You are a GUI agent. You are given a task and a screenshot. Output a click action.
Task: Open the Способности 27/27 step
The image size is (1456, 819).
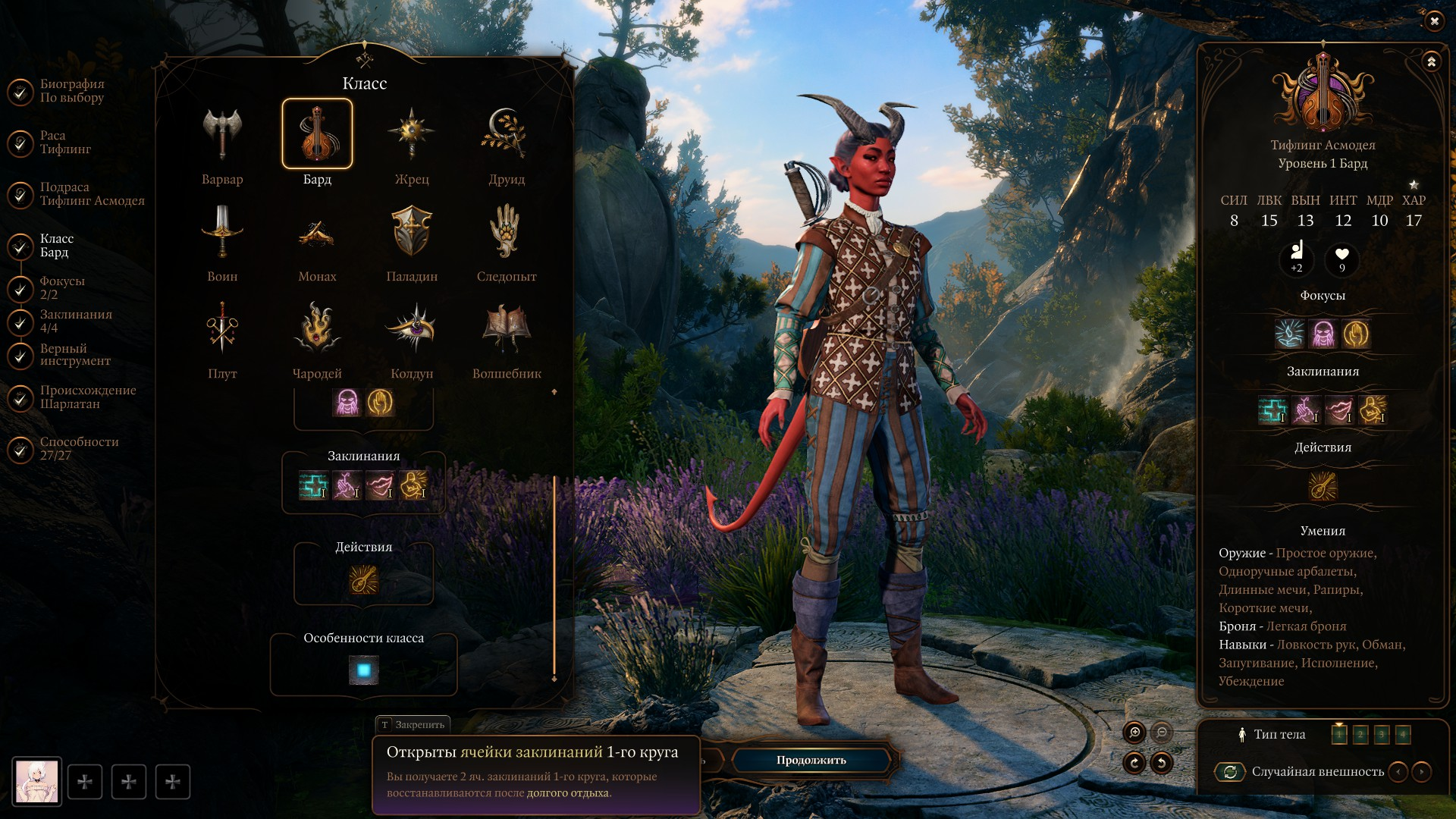(x=79, y=449)
